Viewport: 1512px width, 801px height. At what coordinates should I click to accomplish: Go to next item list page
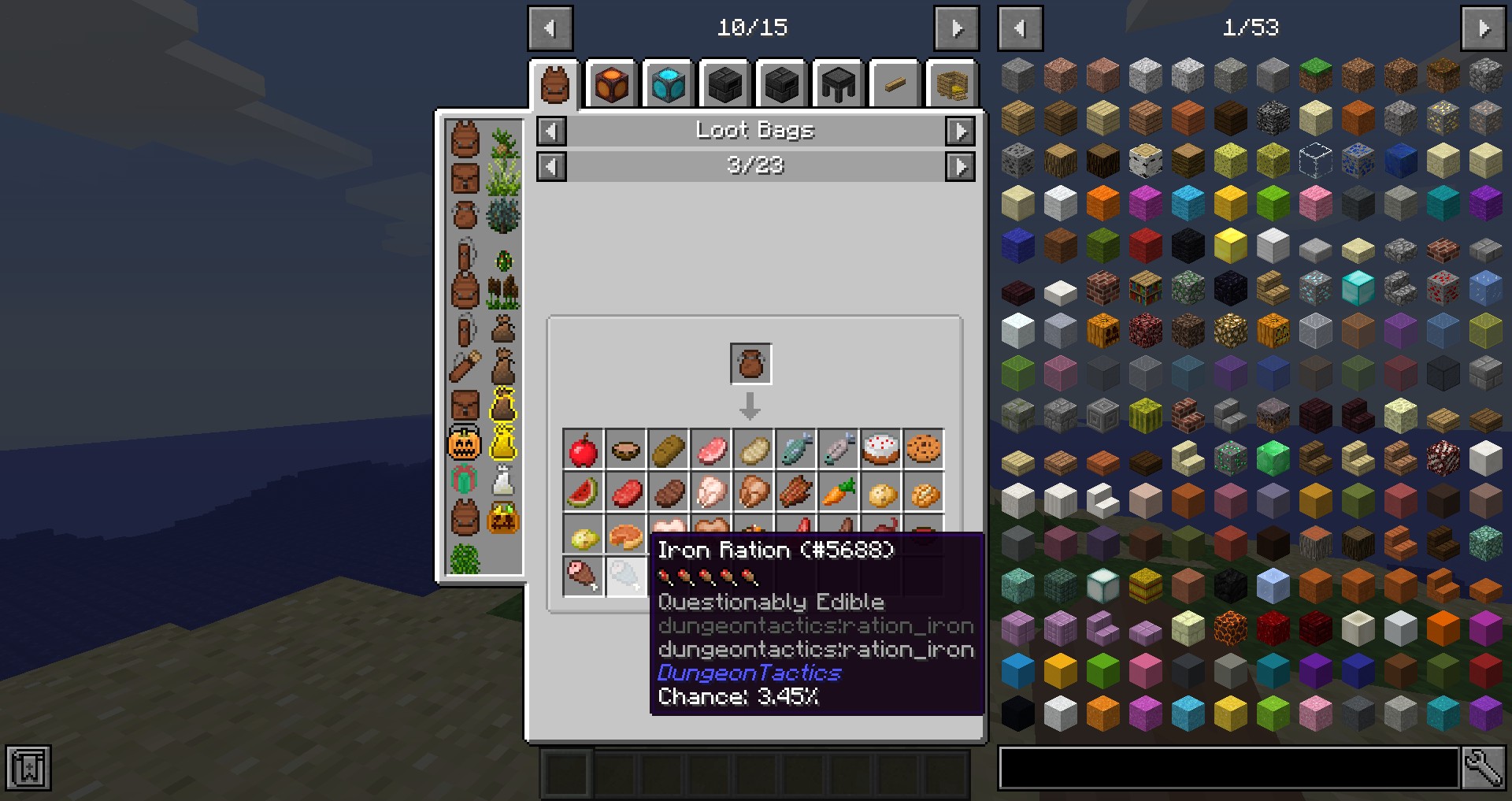1483,28
